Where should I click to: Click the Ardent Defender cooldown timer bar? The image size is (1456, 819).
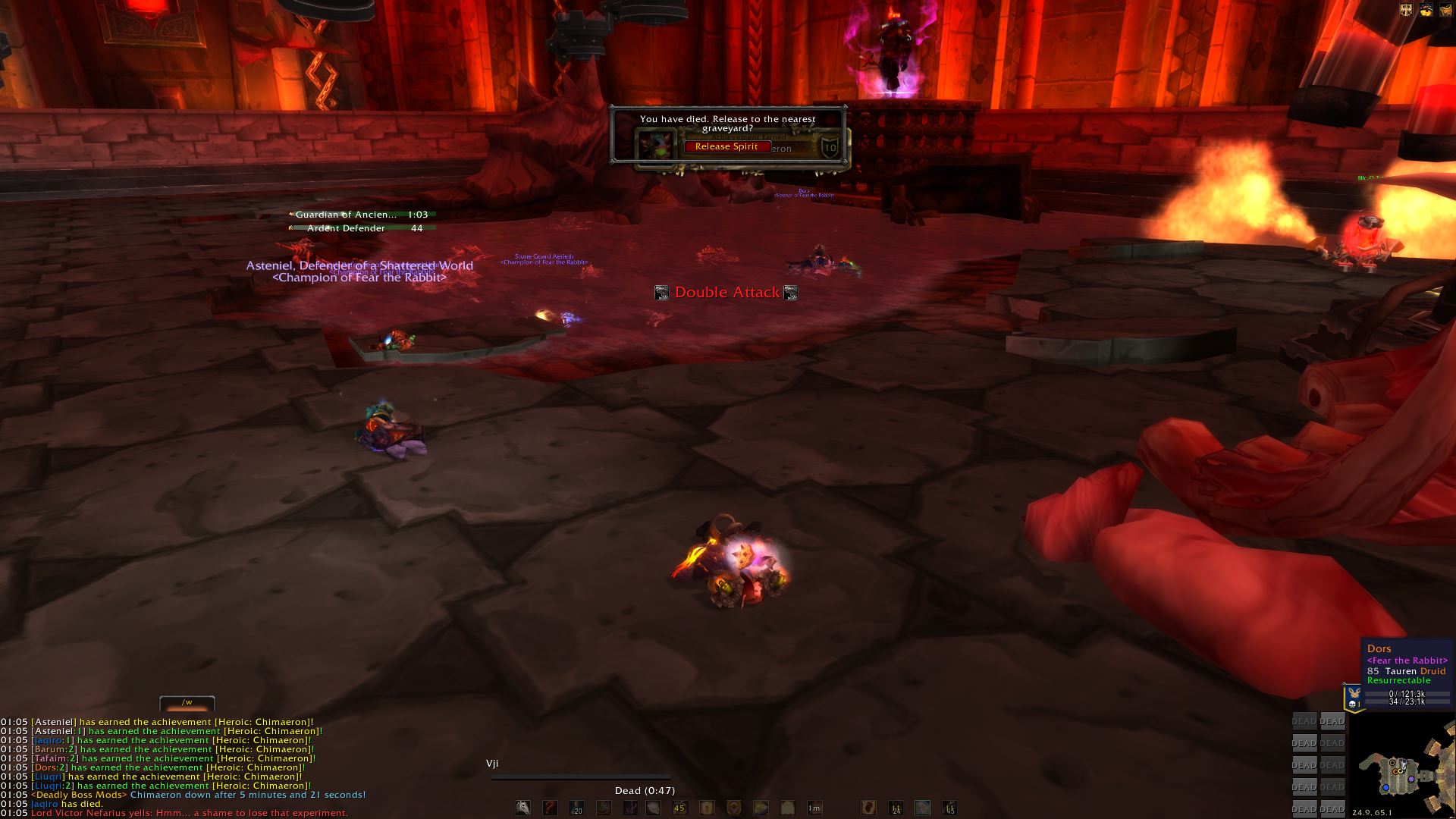click(362, 228)
